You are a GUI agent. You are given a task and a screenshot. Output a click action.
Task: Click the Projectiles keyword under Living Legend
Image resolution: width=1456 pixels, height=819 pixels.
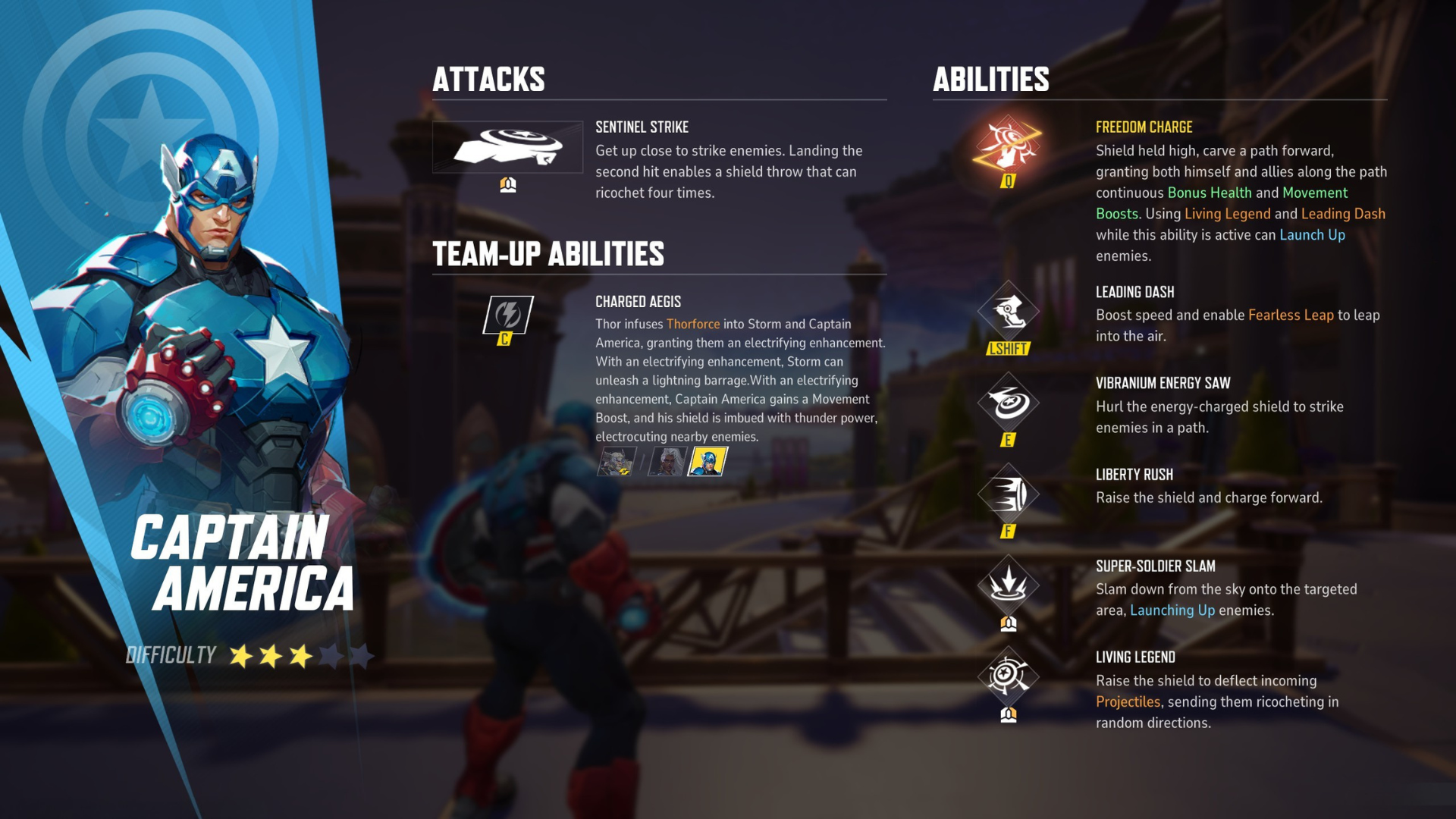click(1129, 702)
